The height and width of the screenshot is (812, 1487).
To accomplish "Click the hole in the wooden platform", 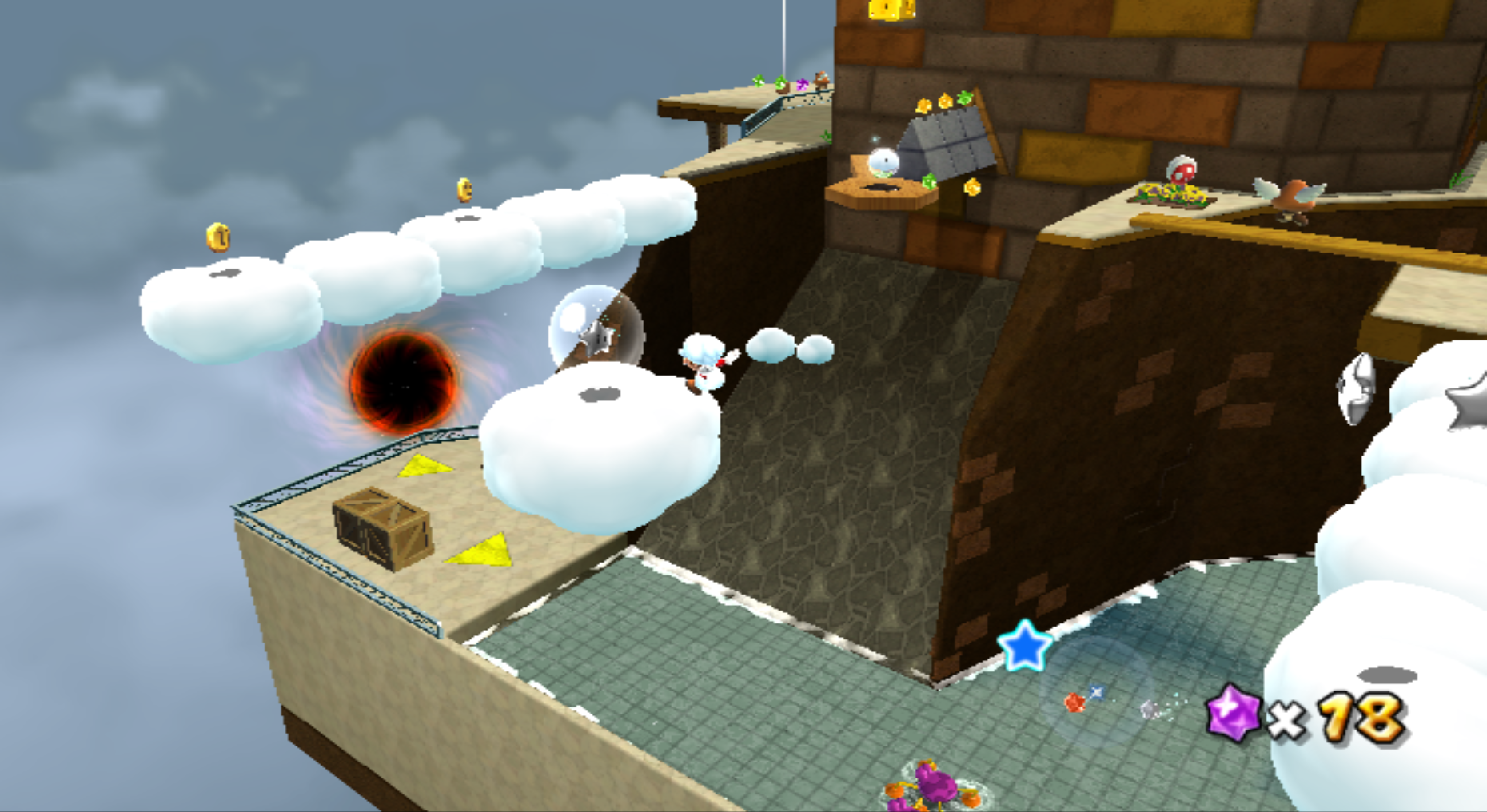I will click(880, 189).
